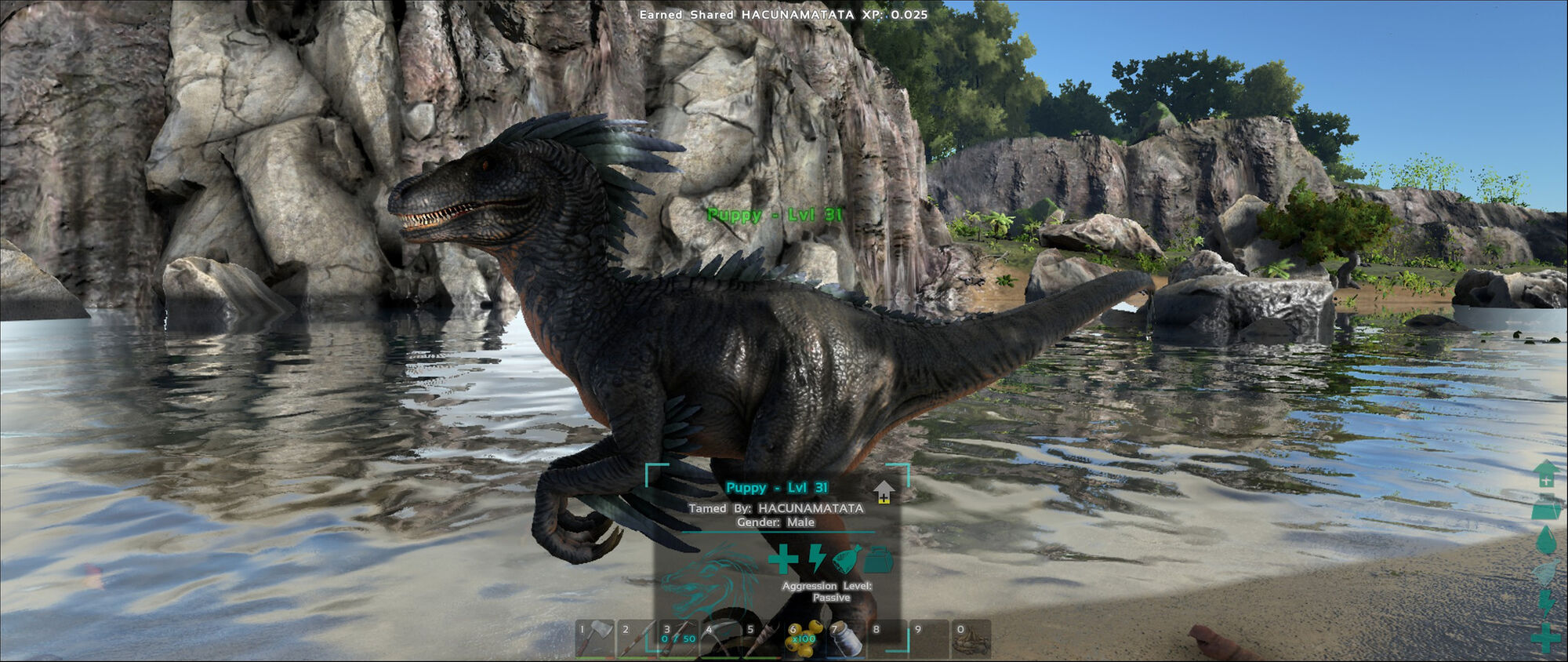Select the Health plus icon on Puppy's HUD
Image resolution: width=1568 pixels, height=662 pixels.
(x=782, y=560)
